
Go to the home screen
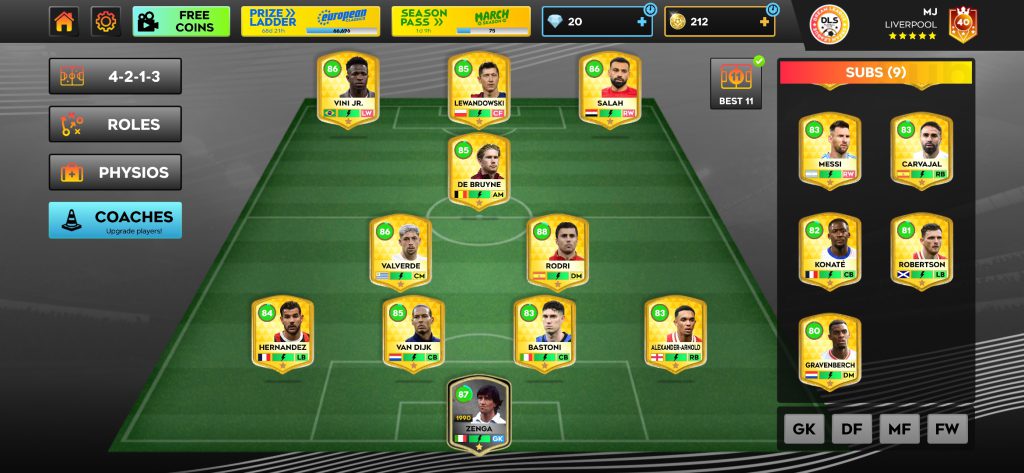point(64,21)
